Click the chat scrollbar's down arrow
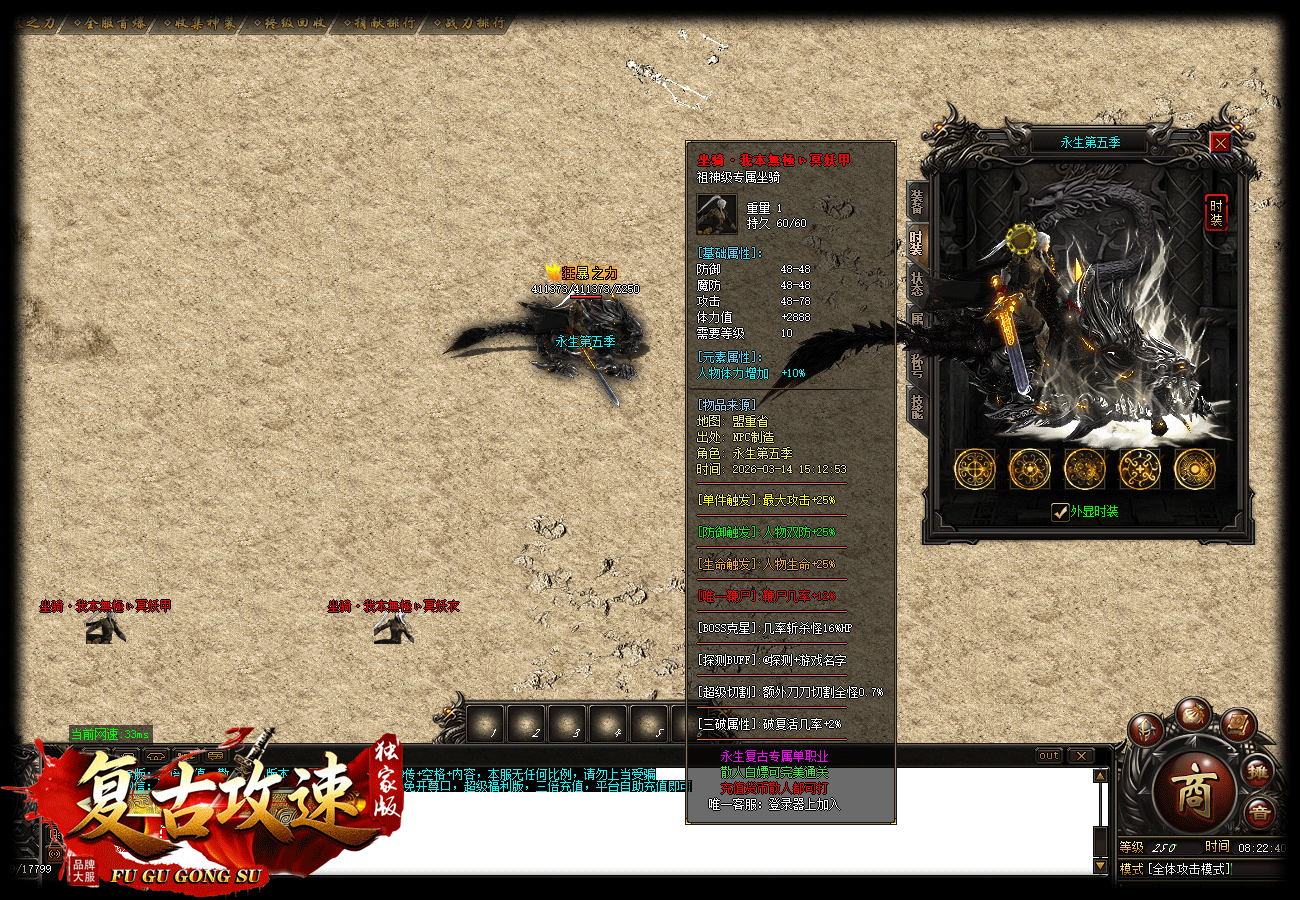The height and width of the screenshot is (900, 1300). pos(1101,866)
